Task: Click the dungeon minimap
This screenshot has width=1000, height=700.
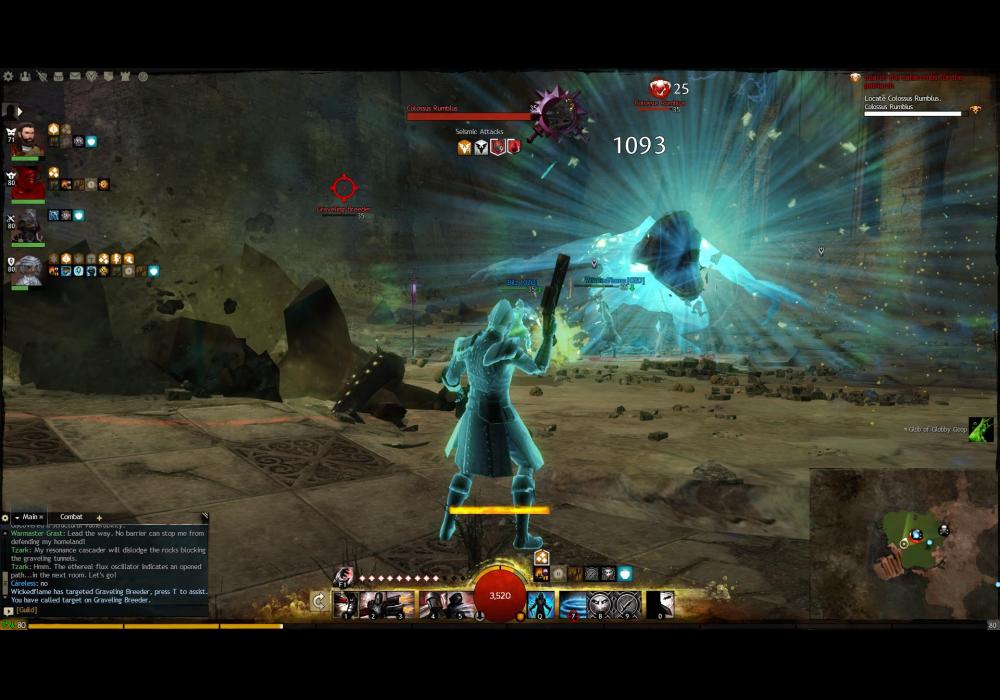Action: pyautogui.click(x=903, y=543)
